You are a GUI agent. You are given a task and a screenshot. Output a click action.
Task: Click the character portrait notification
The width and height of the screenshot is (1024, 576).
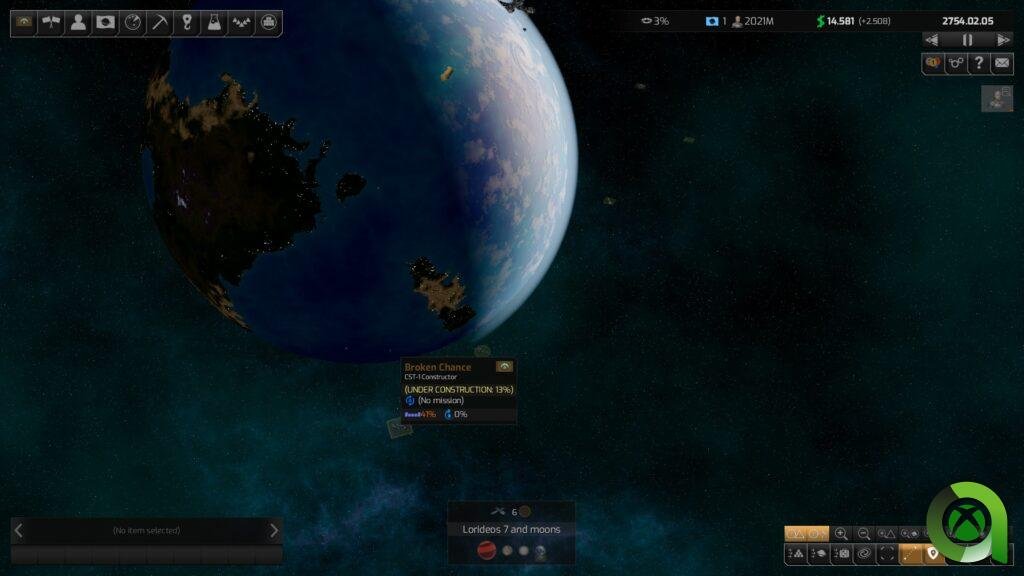pos(997,98)
